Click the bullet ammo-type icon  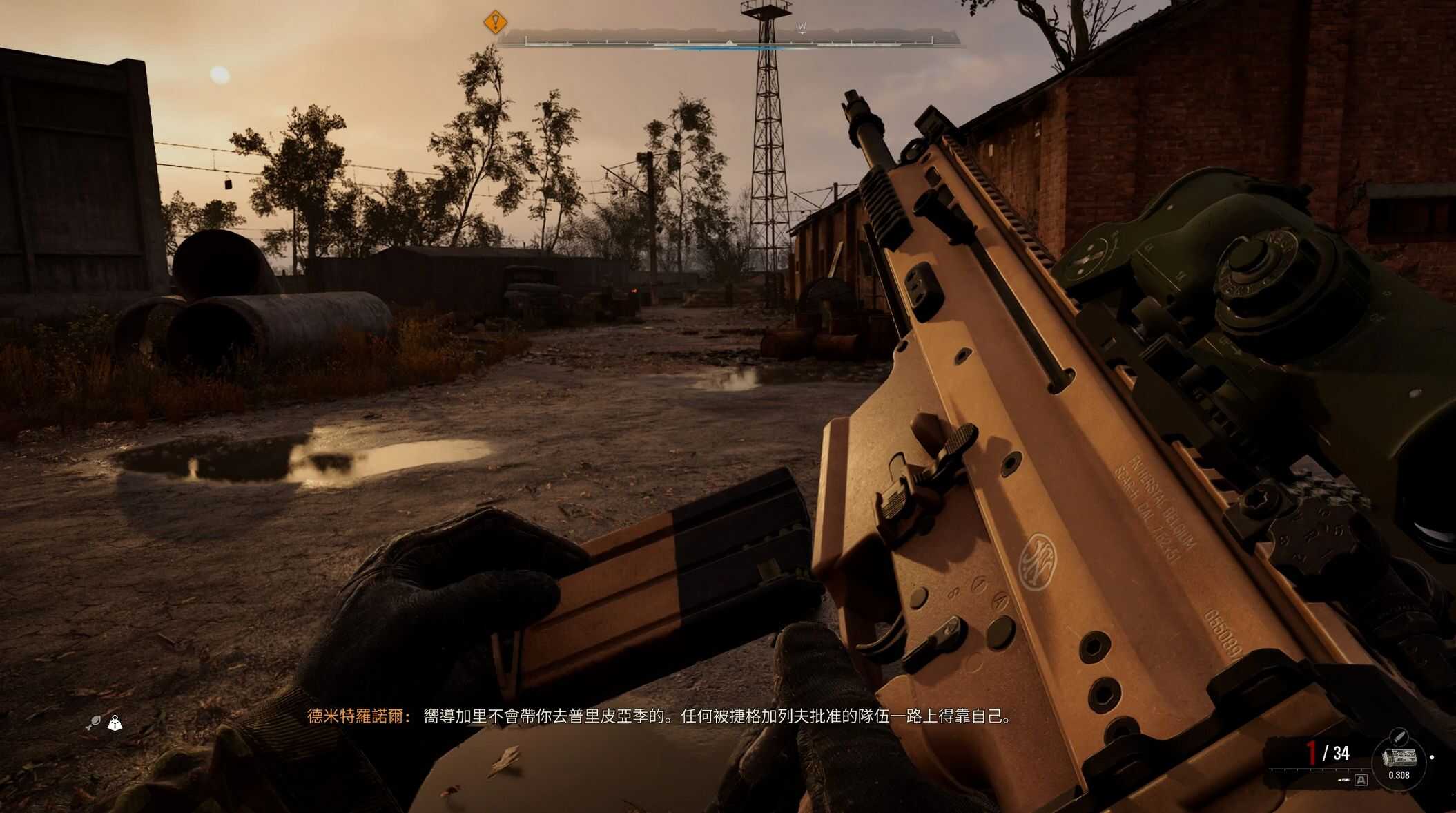pyautogui.click(x=1398, y=735)
